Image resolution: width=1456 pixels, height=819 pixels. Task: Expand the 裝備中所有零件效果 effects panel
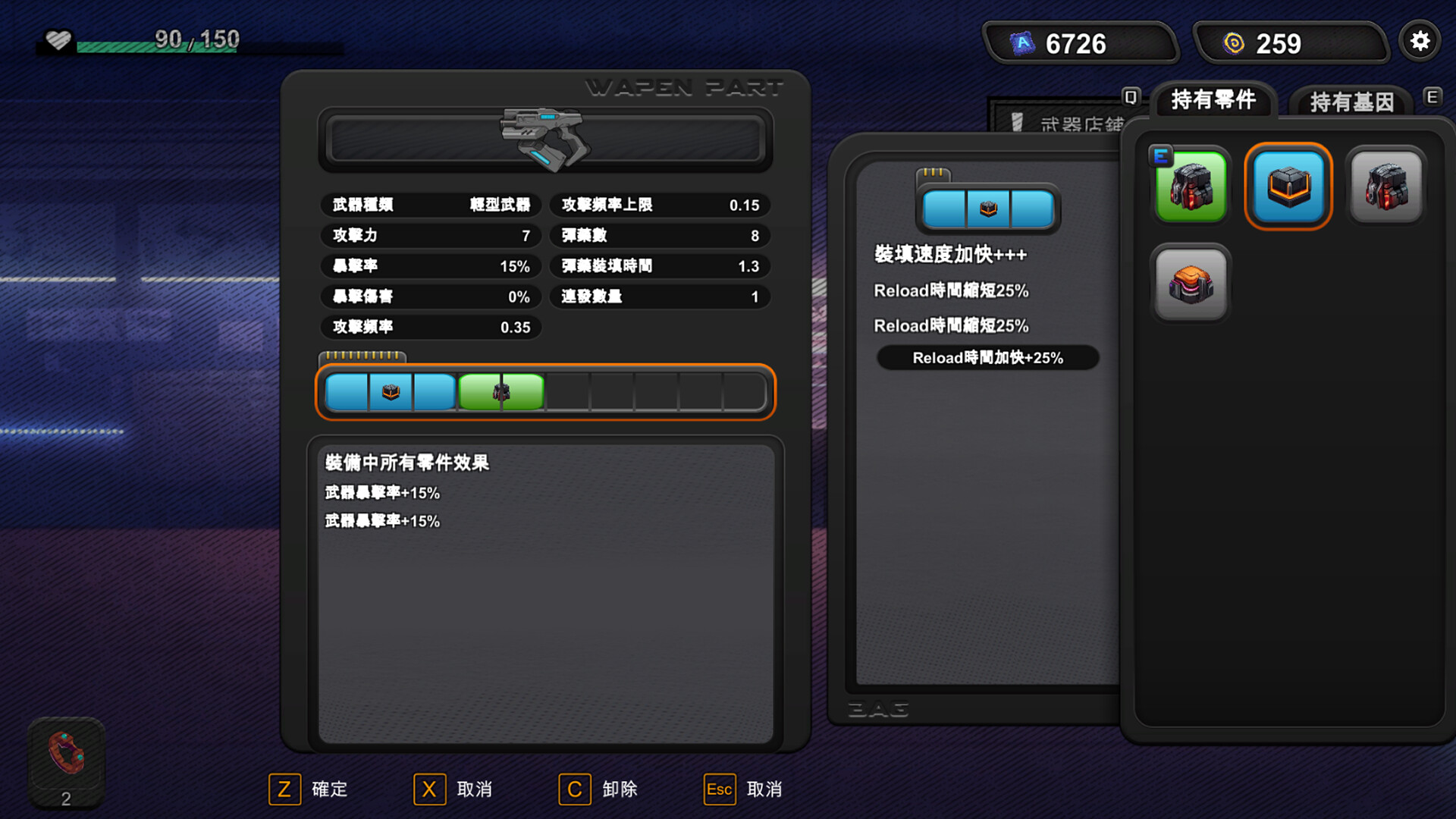pos(407,463)
